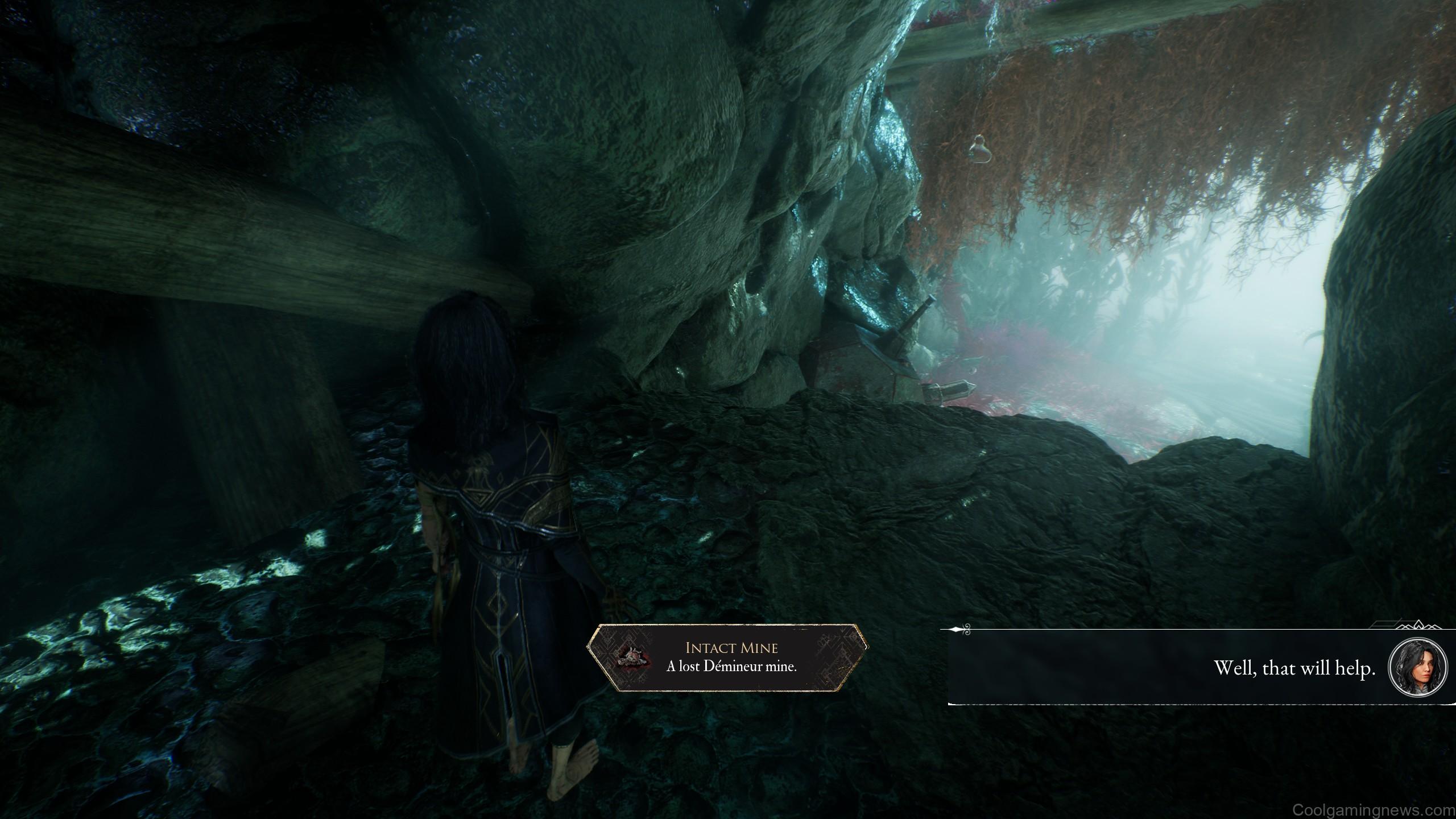Select the Intact Mine item notification
The height and width of the screenshot is (819, 1456).
[x=728, y=657]
